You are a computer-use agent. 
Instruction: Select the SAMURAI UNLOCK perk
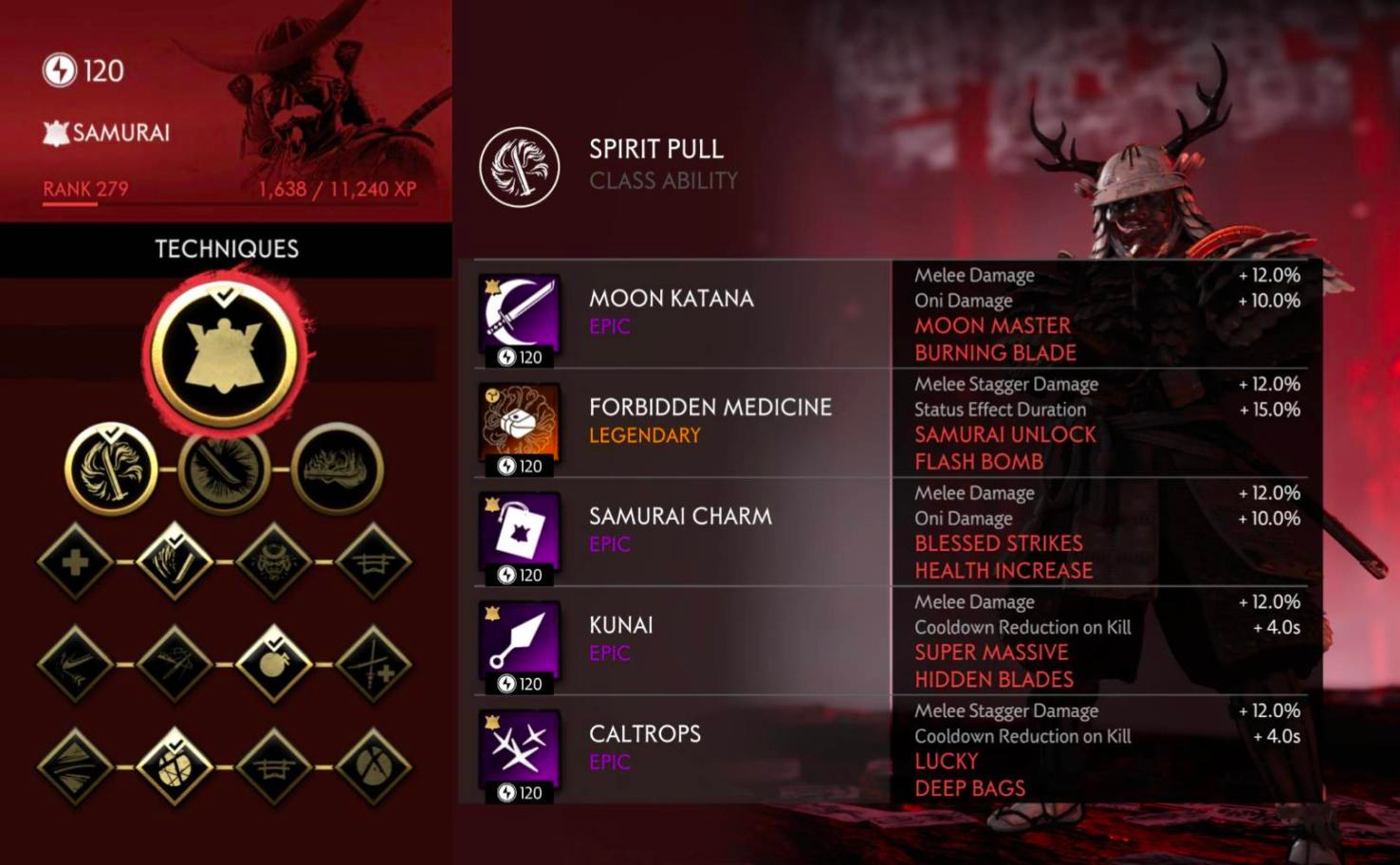1004,434
